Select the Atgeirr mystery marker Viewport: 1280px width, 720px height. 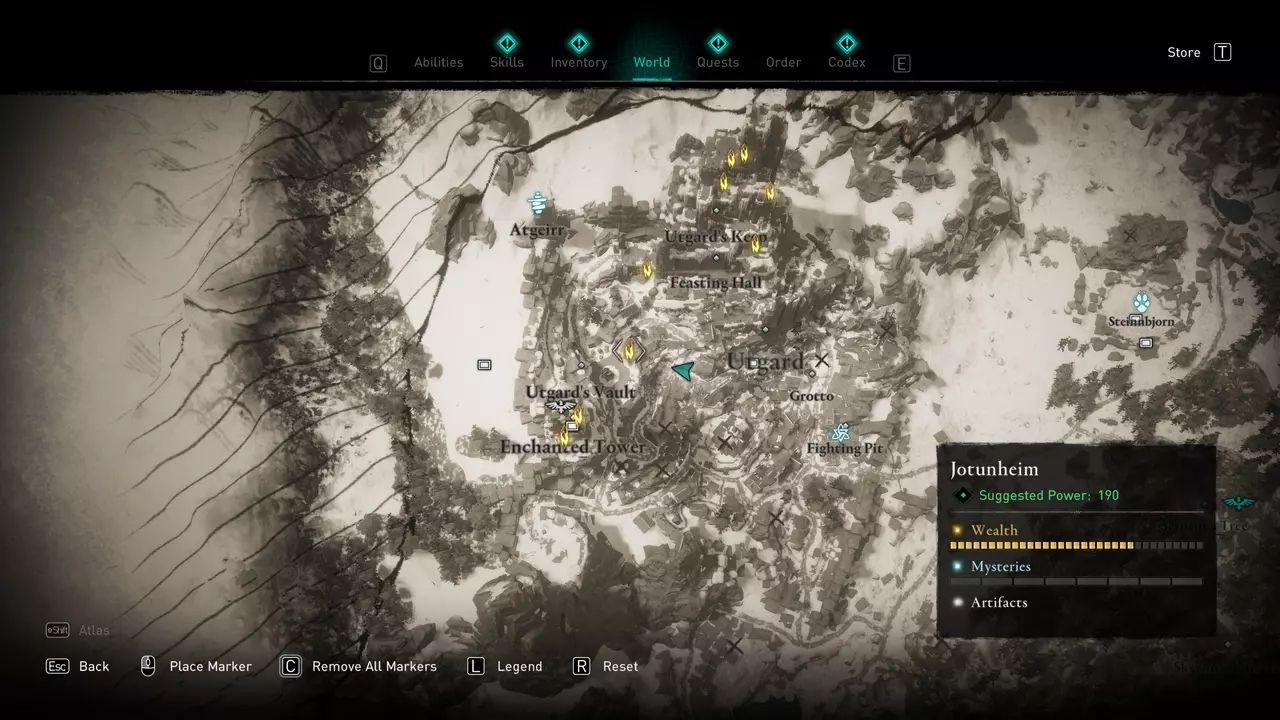538,204
